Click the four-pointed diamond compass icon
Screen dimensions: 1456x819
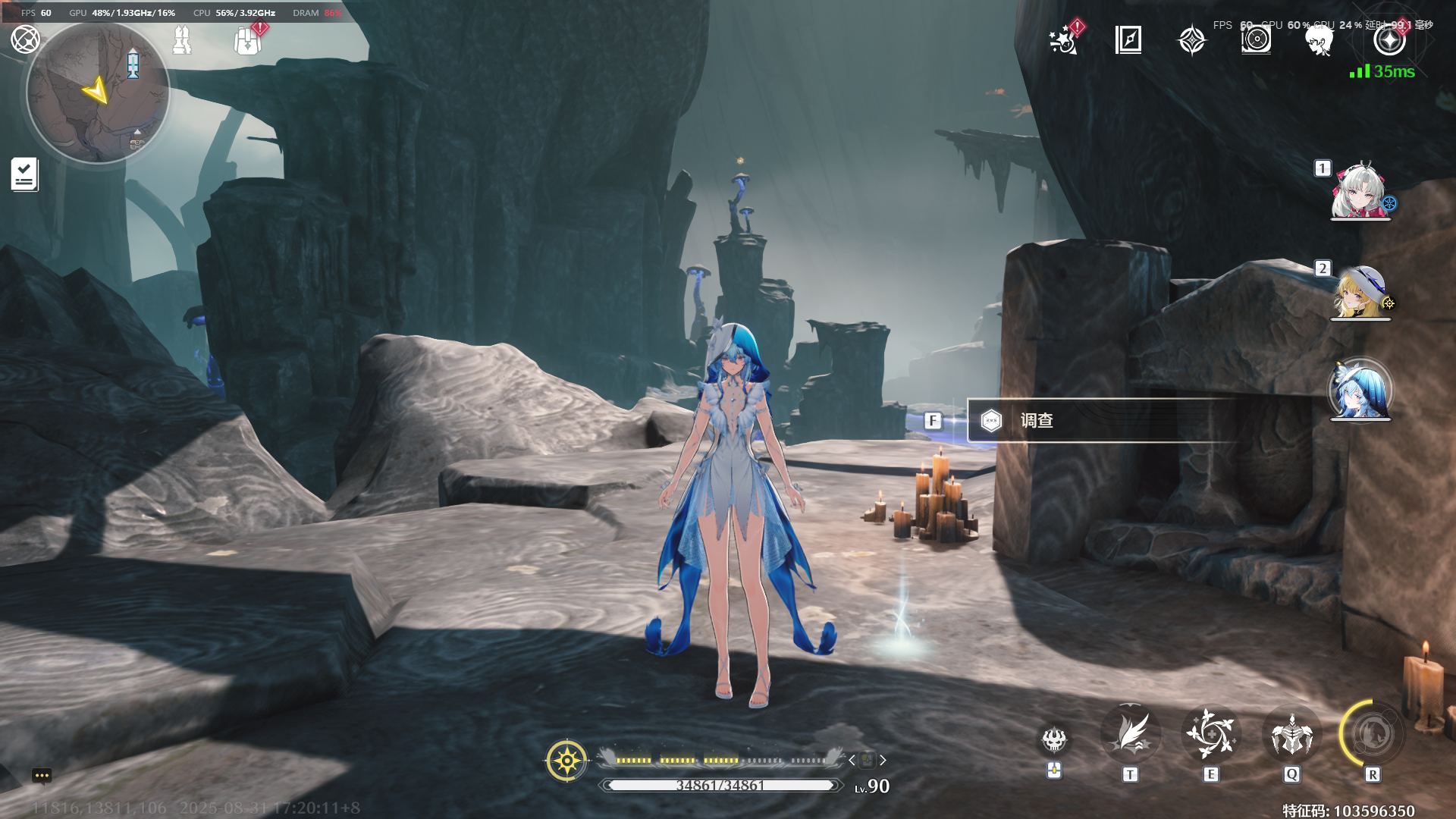coord(1191,40)
